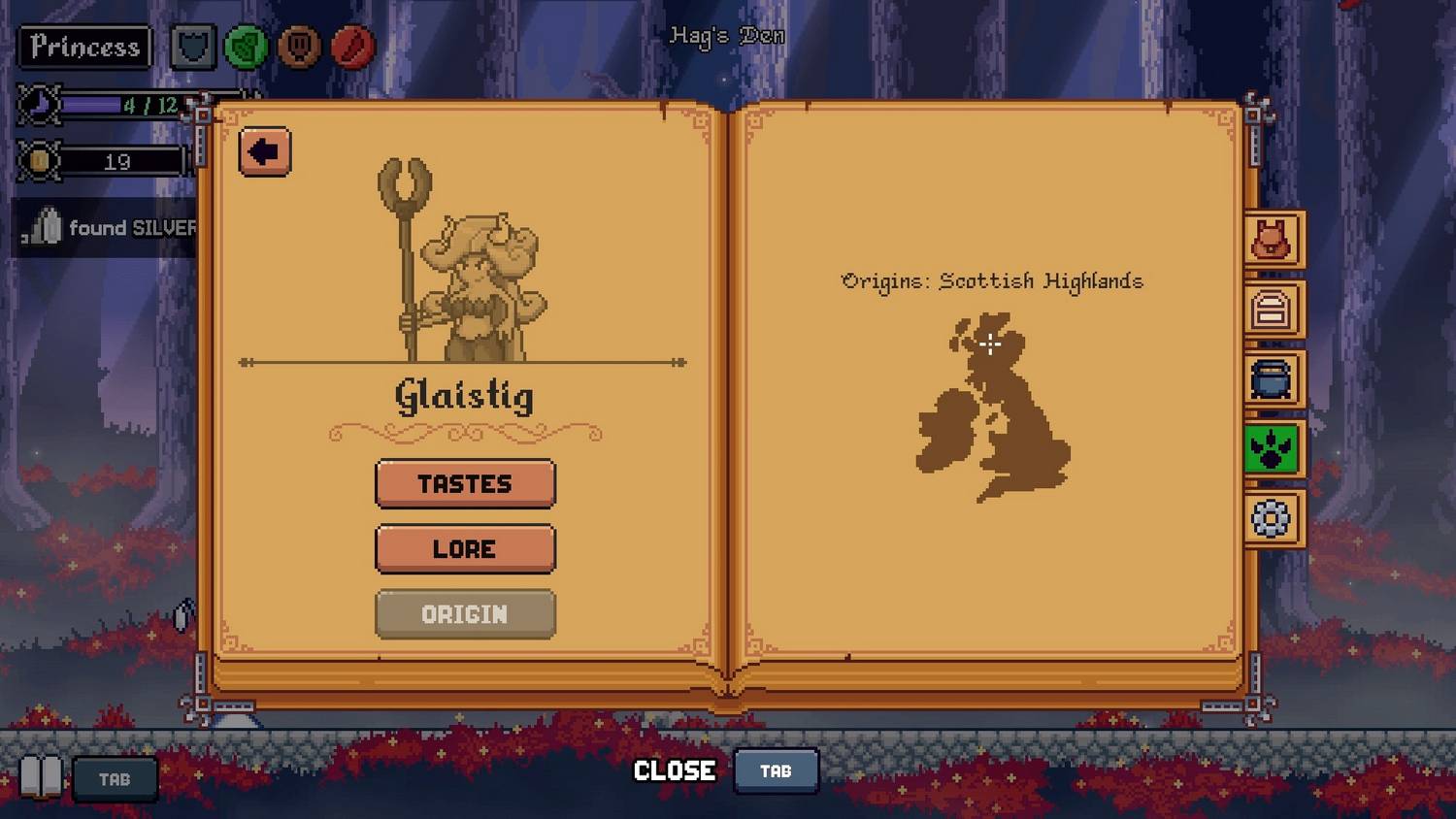Open the gear settings tab
The height and width of the screenshot is (819, 1456).
pos(1272,519)
